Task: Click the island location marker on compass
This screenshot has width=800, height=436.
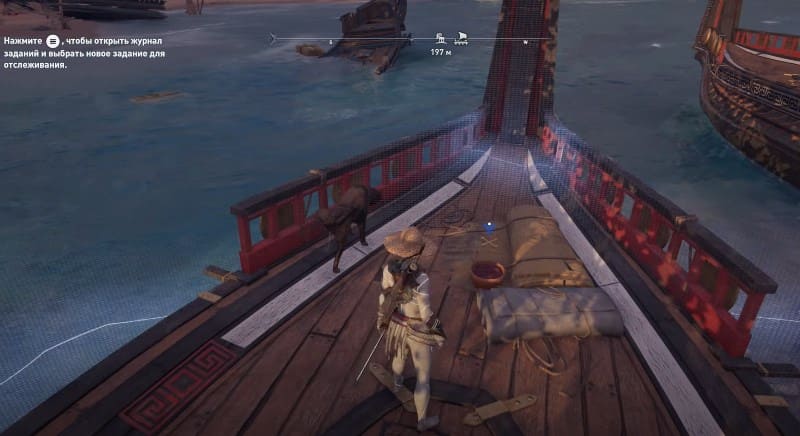Action: [x=441, y=38]
